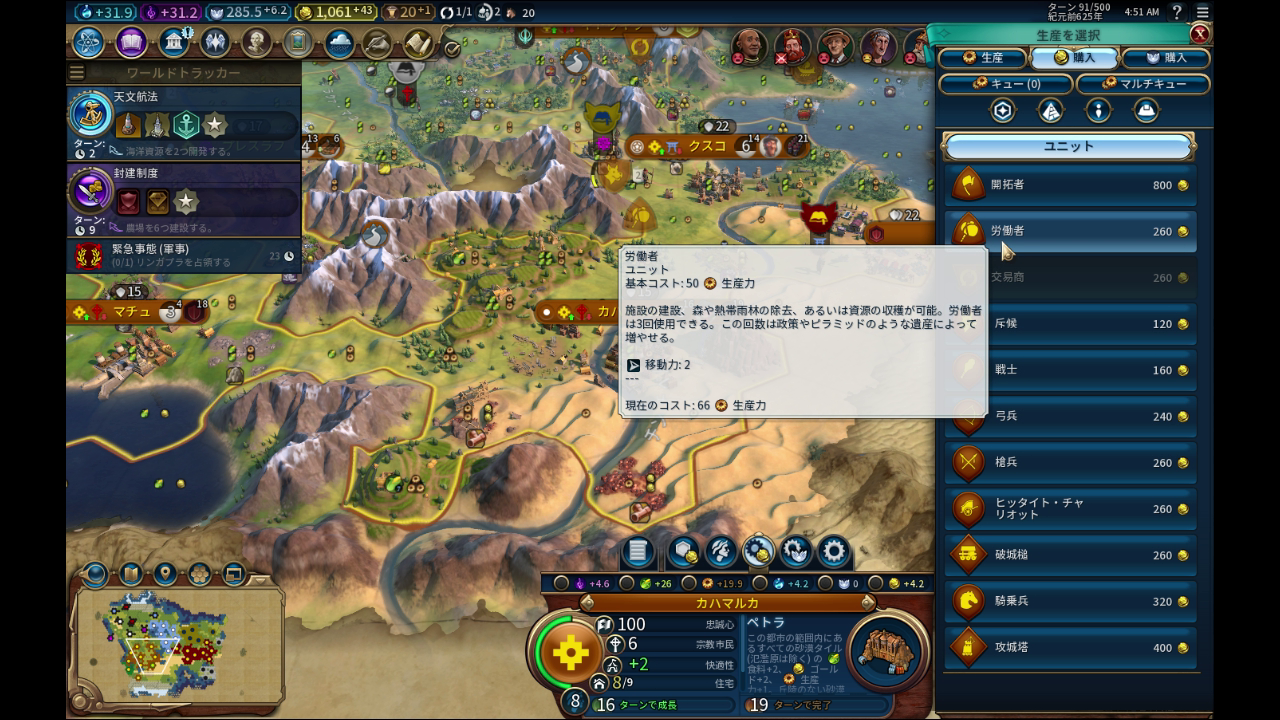The width and height of the screenshot is (1280, 720).
Task: Buy the 槍兵 spearman unit
Action: click(1070, 463)
